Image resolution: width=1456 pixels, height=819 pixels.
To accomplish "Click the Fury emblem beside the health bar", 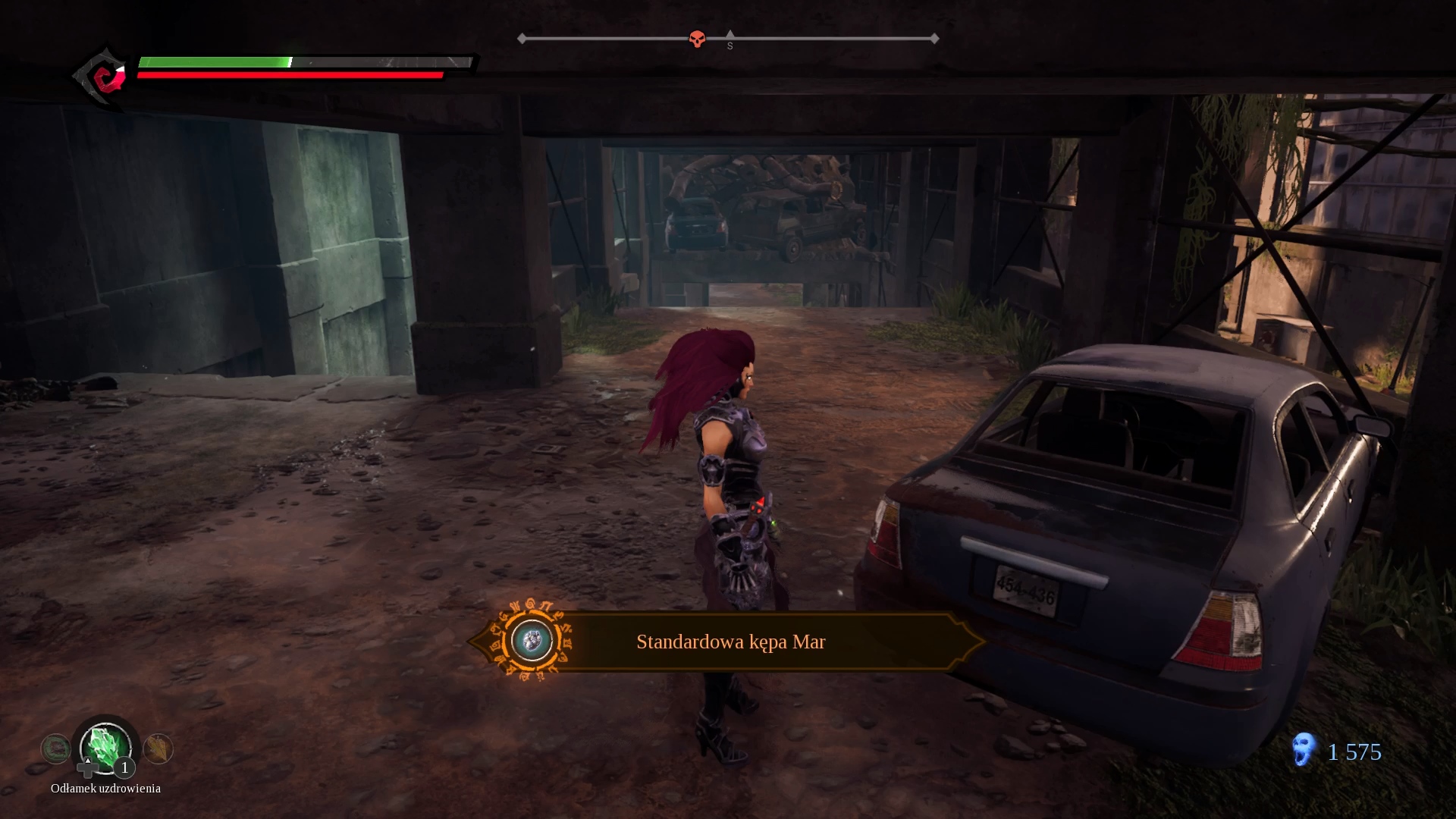I will point(102,76).
